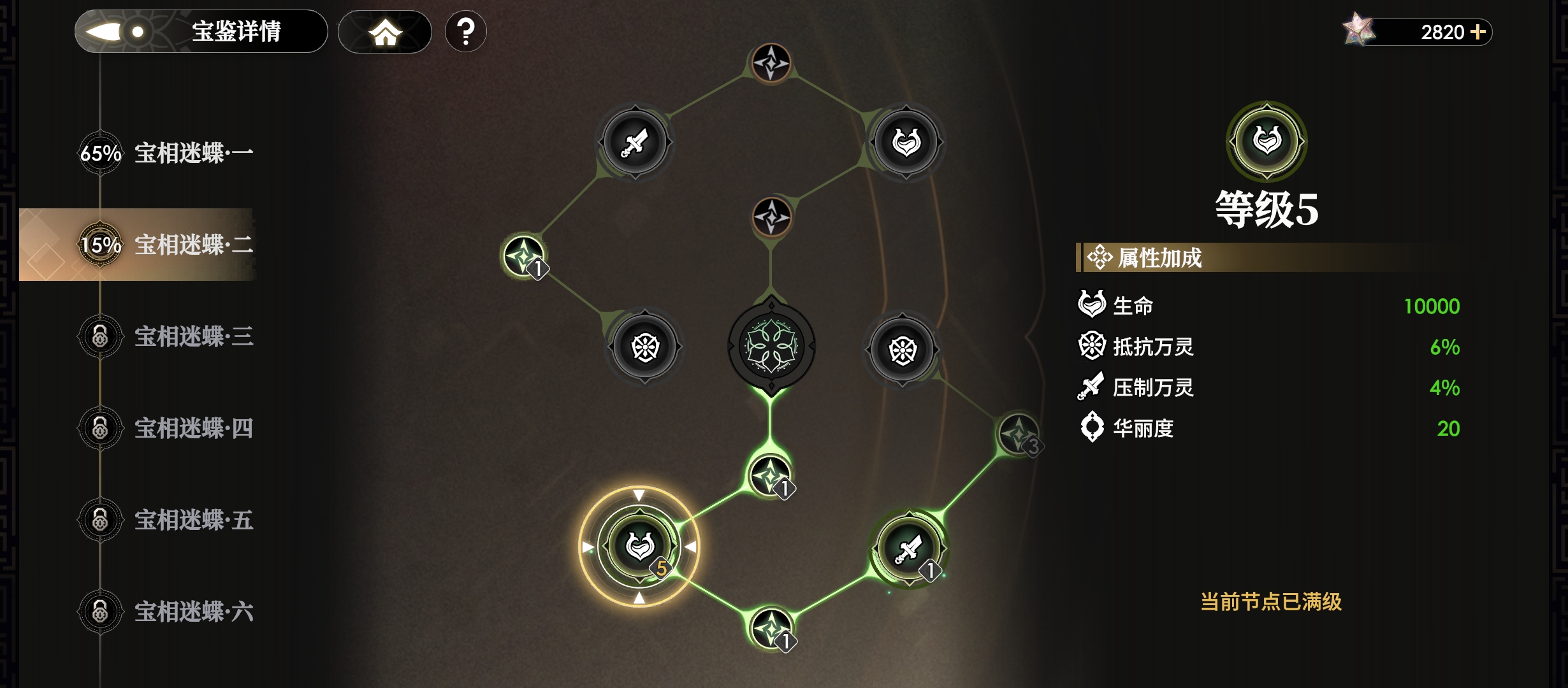1568x688 pixels.
Task: Return to the home screen
Action: [x=385, y=32]
